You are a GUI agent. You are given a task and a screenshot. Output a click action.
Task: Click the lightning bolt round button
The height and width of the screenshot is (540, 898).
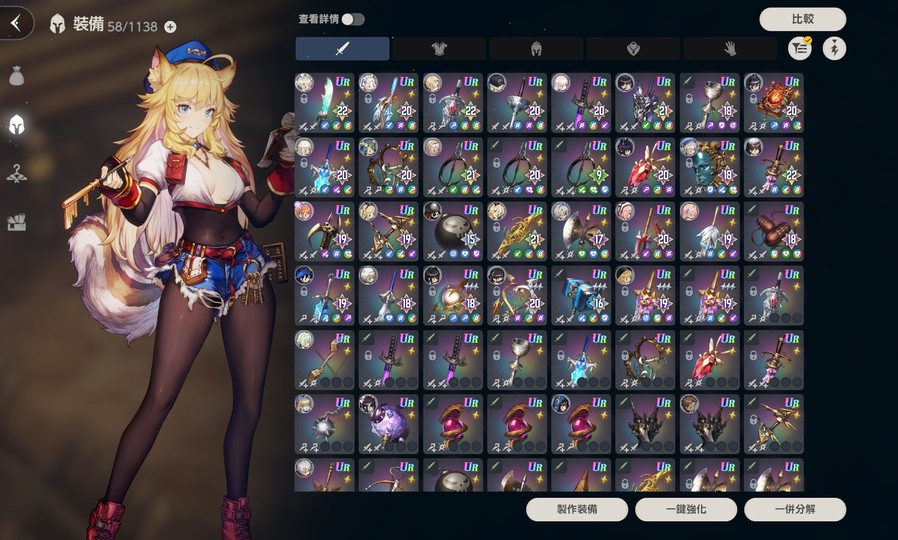tap(834, 48)
